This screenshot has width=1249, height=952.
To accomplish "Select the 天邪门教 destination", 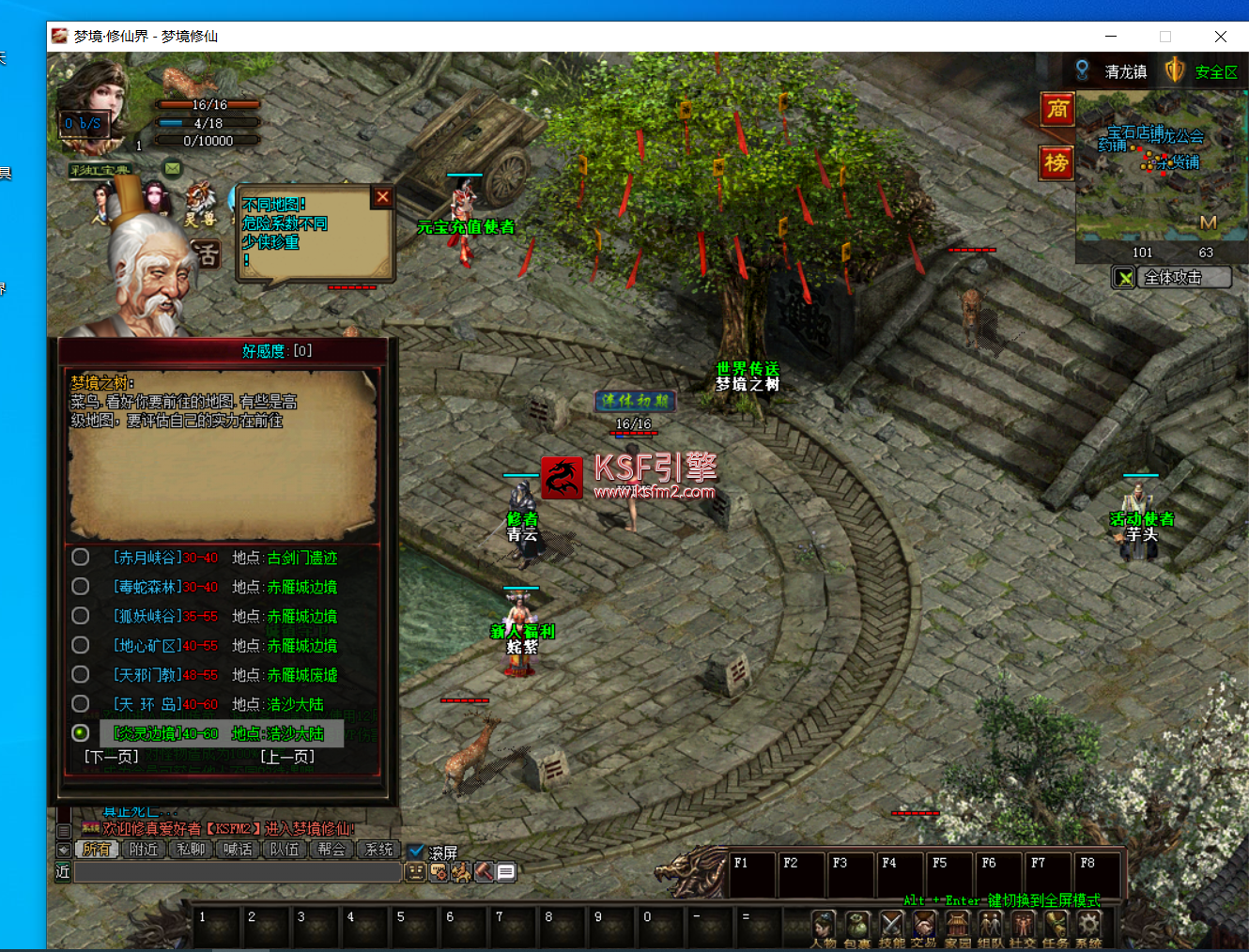I will [x=81, y=674].
